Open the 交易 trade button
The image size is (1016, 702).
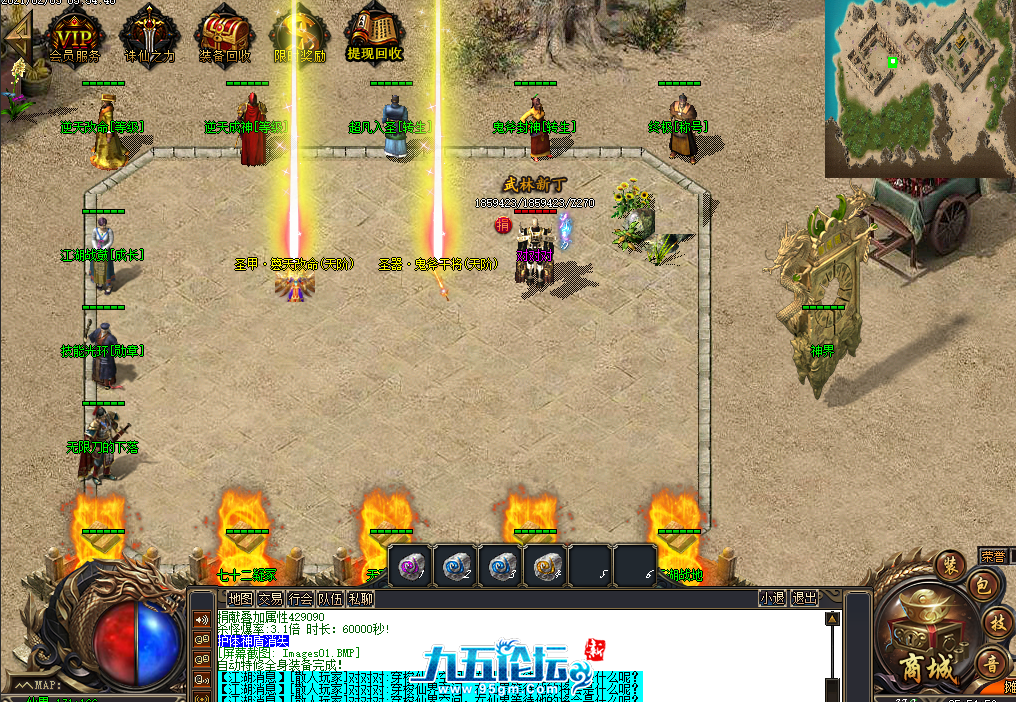coord(270,598)
